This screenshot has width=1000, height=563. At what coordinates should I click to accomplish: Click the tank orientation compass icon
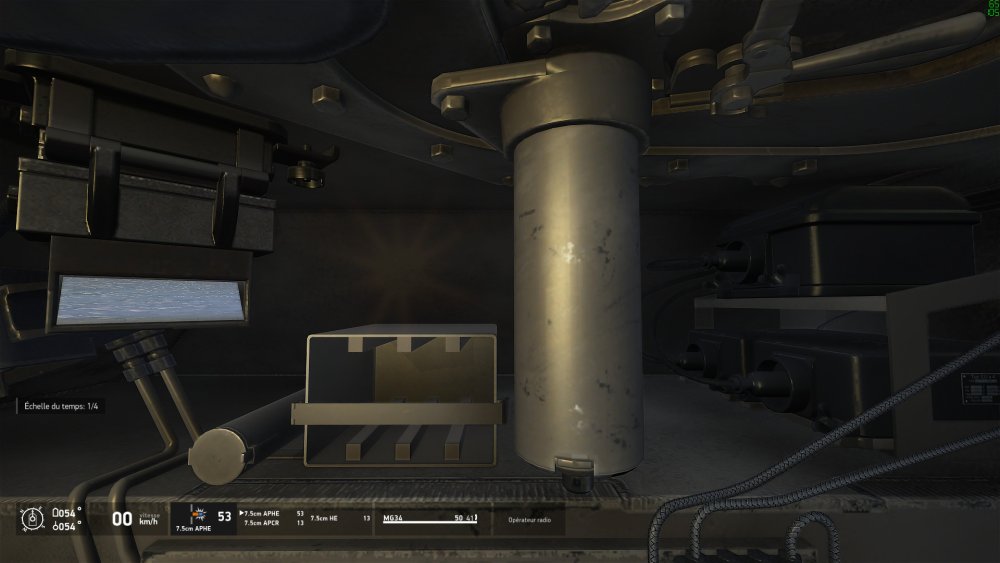pos(33,518)
